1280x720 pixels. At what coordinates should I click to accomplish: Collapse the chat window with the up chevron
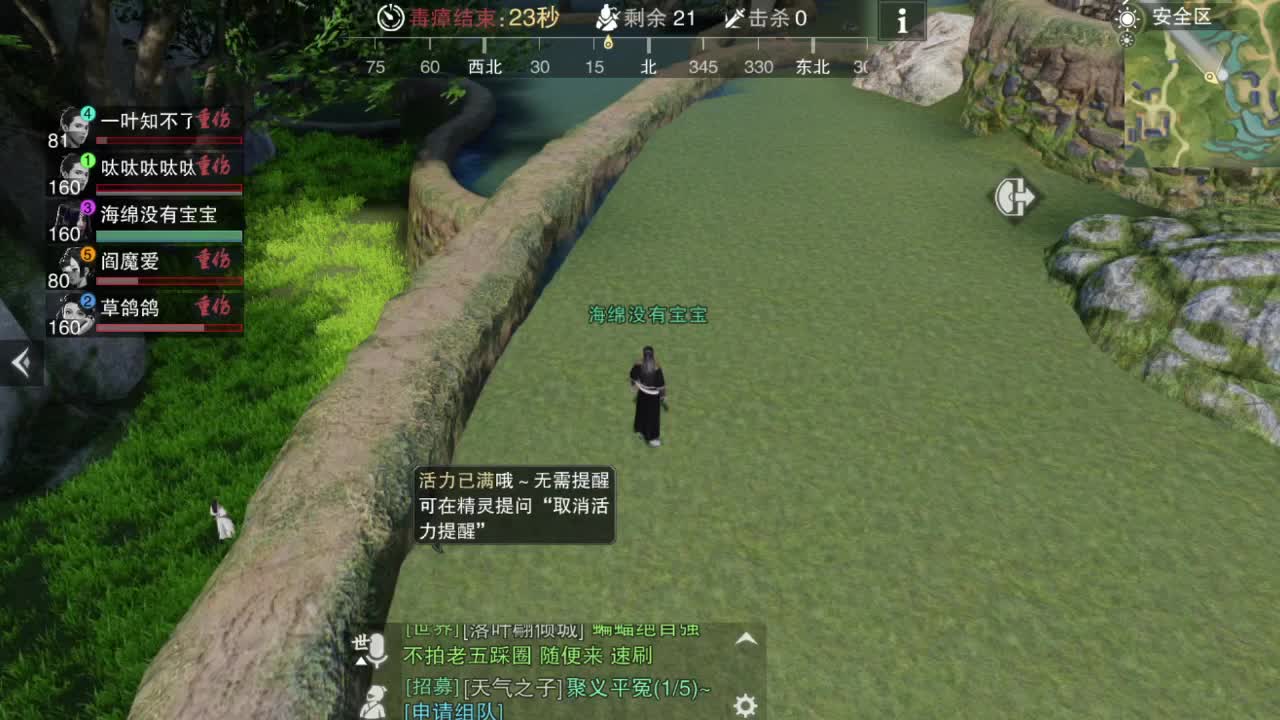point(747,637)
